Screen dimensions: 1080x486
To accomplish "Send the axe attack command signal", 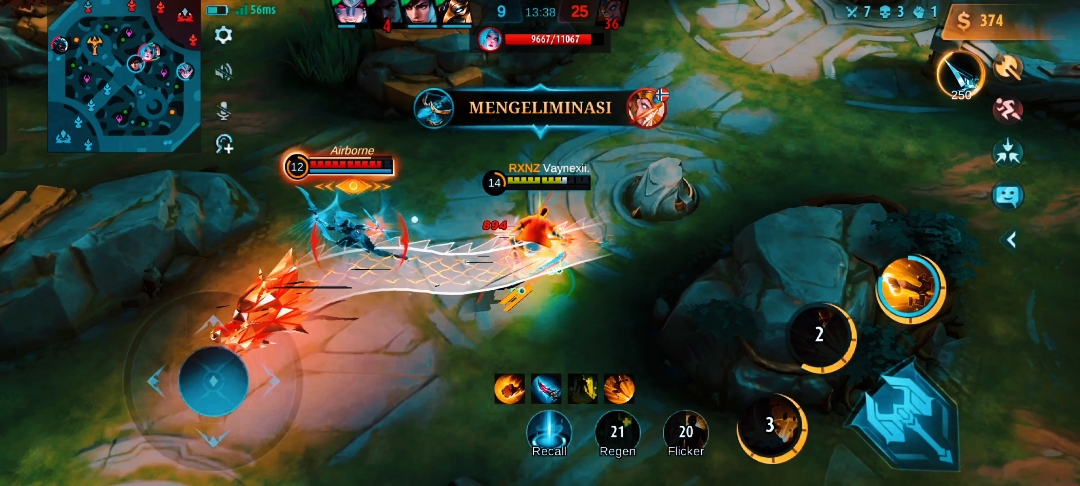I will pyautogui.click(x=1007, y=66).
